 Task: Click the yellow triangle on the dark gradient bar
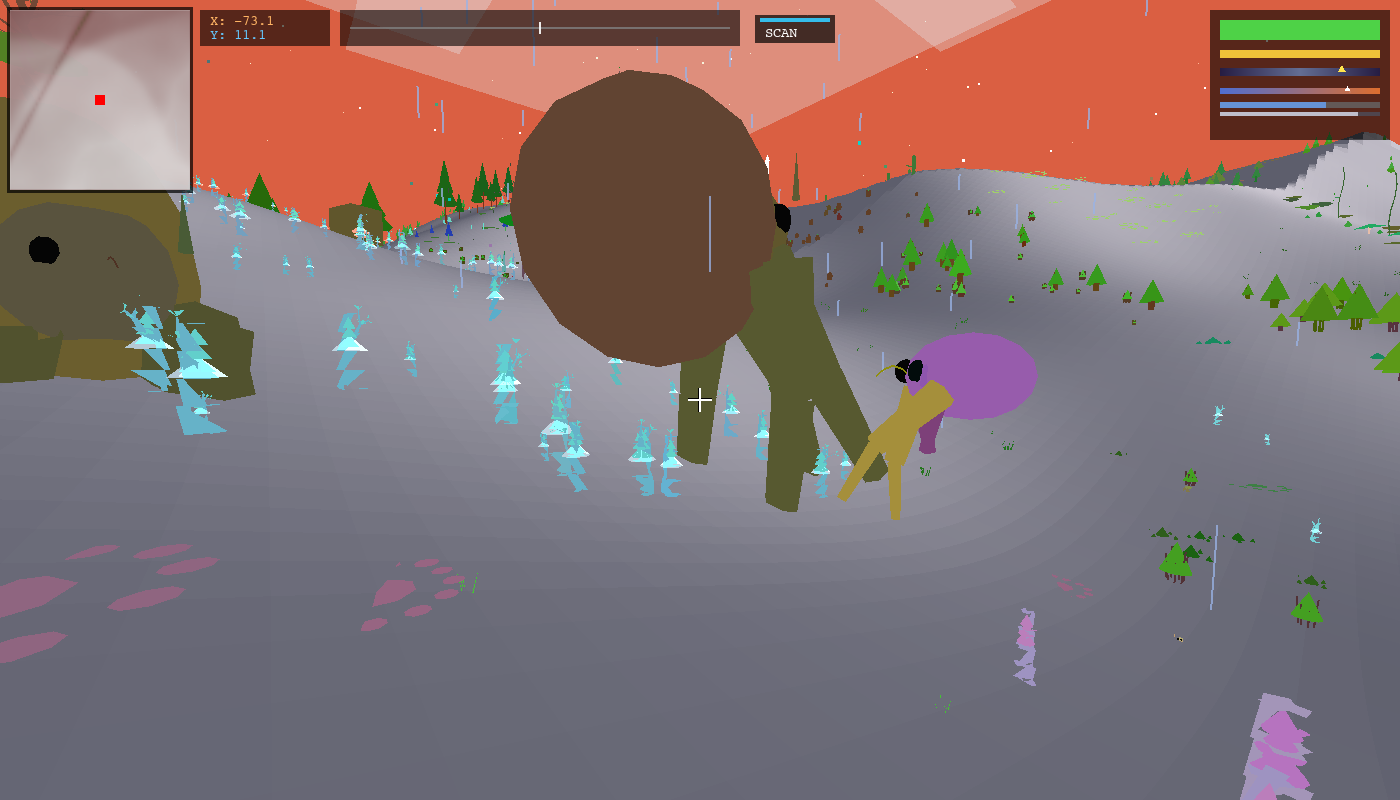[x=1341, y=69]
